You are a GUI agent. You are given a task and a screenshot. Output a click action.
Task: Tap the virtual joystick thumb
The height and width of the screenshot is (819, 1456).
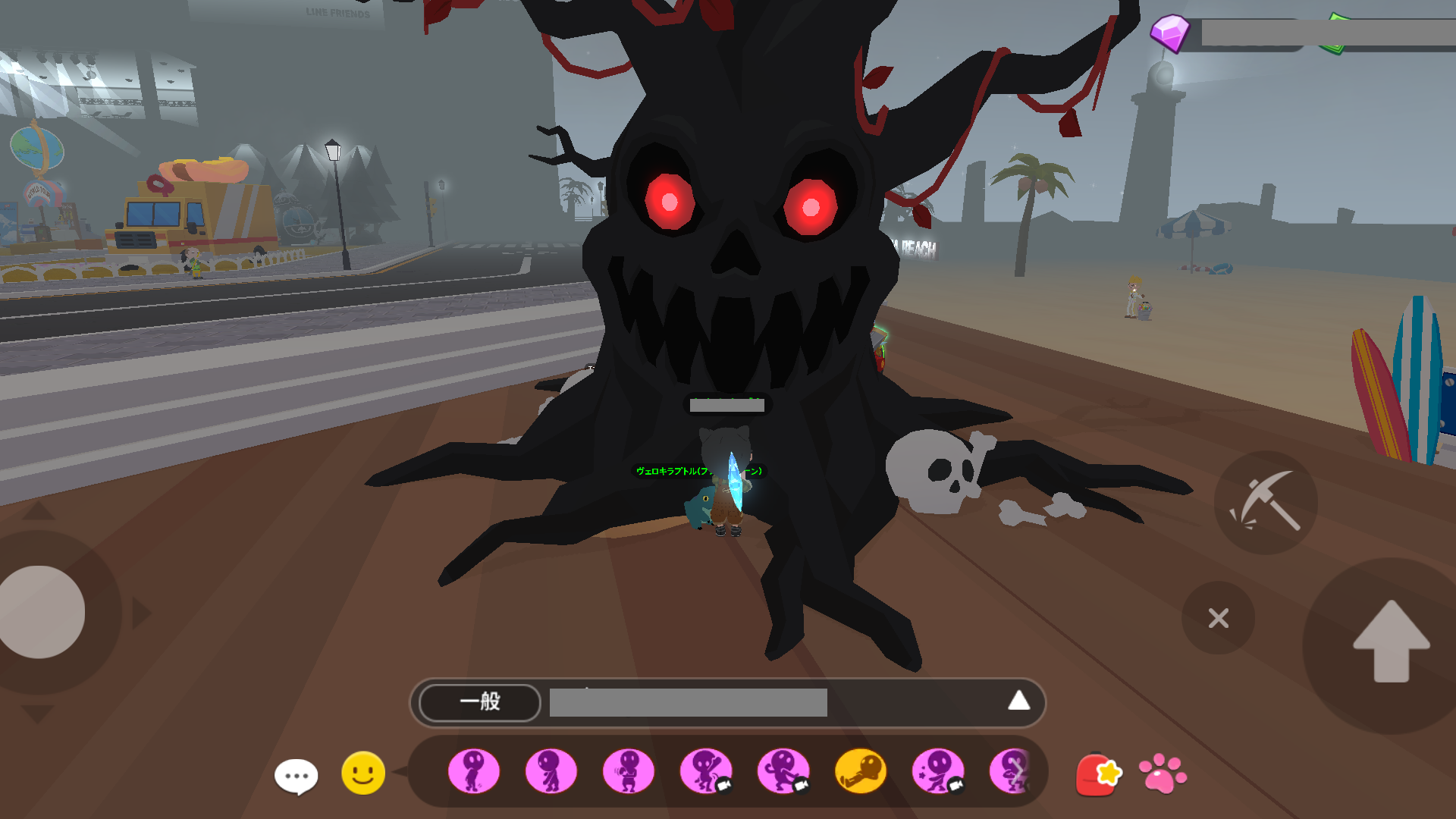[42, 612]
